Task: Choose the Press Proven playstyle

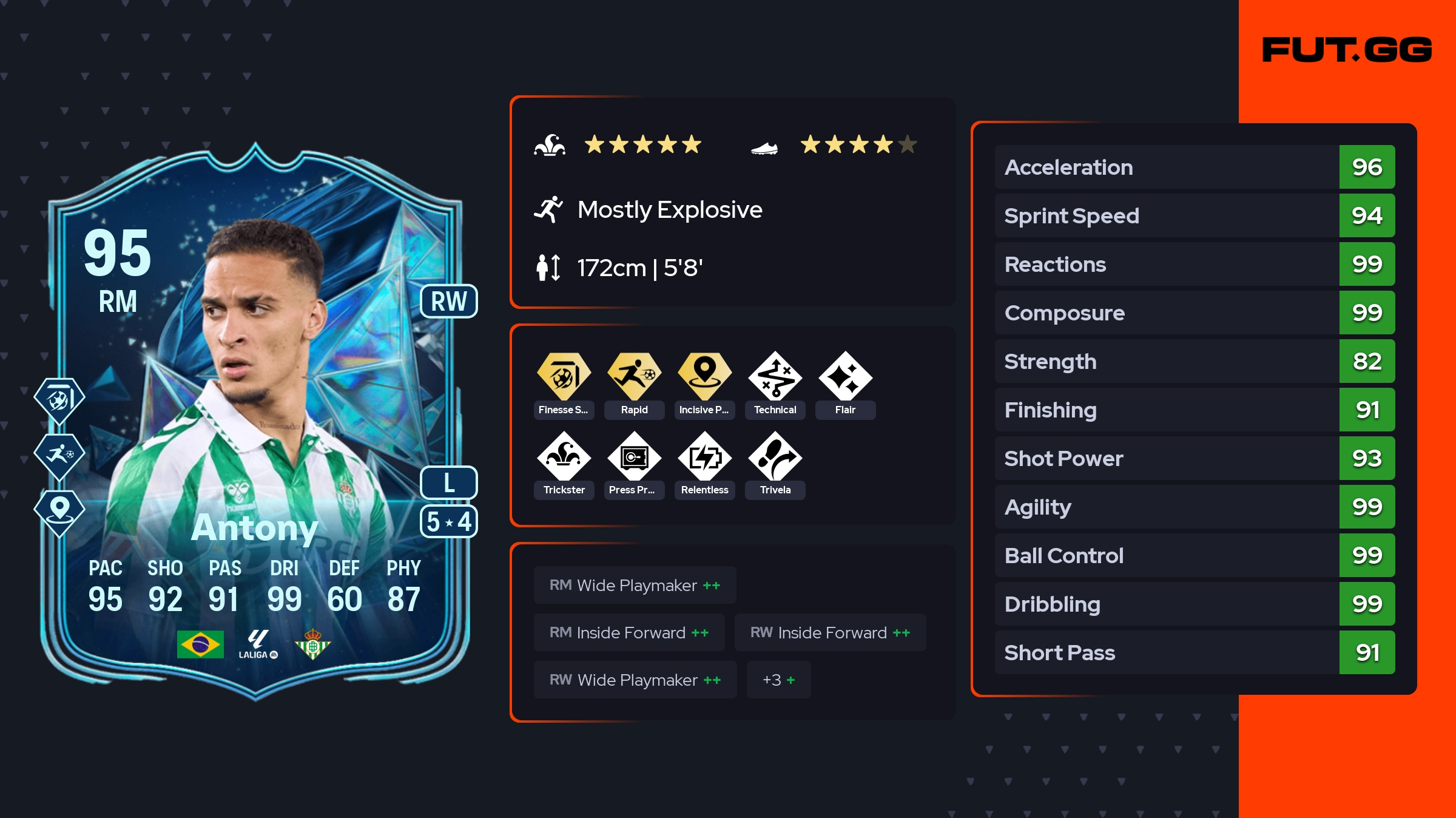Action: pyautogui.click(x=634, y=457)
